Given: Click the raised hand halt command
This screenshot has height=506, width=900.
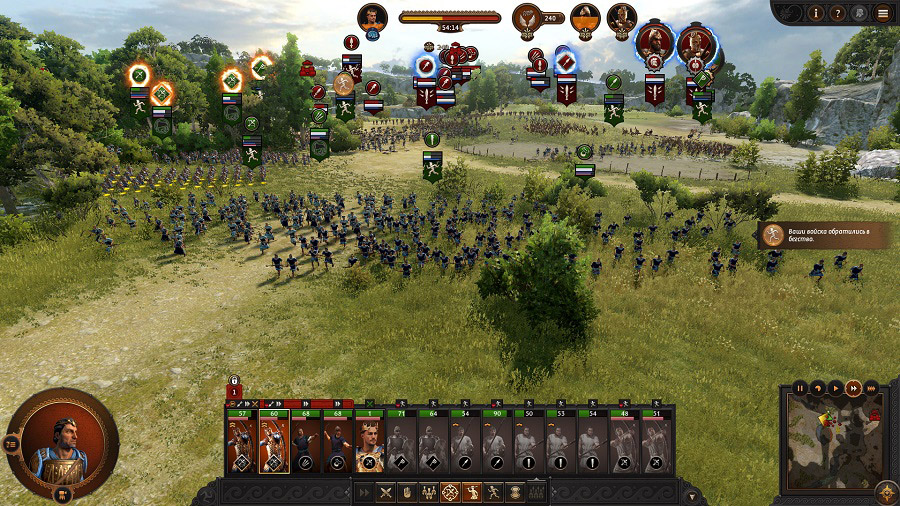Looking at the screenshot, I should [x=407, y=492].
